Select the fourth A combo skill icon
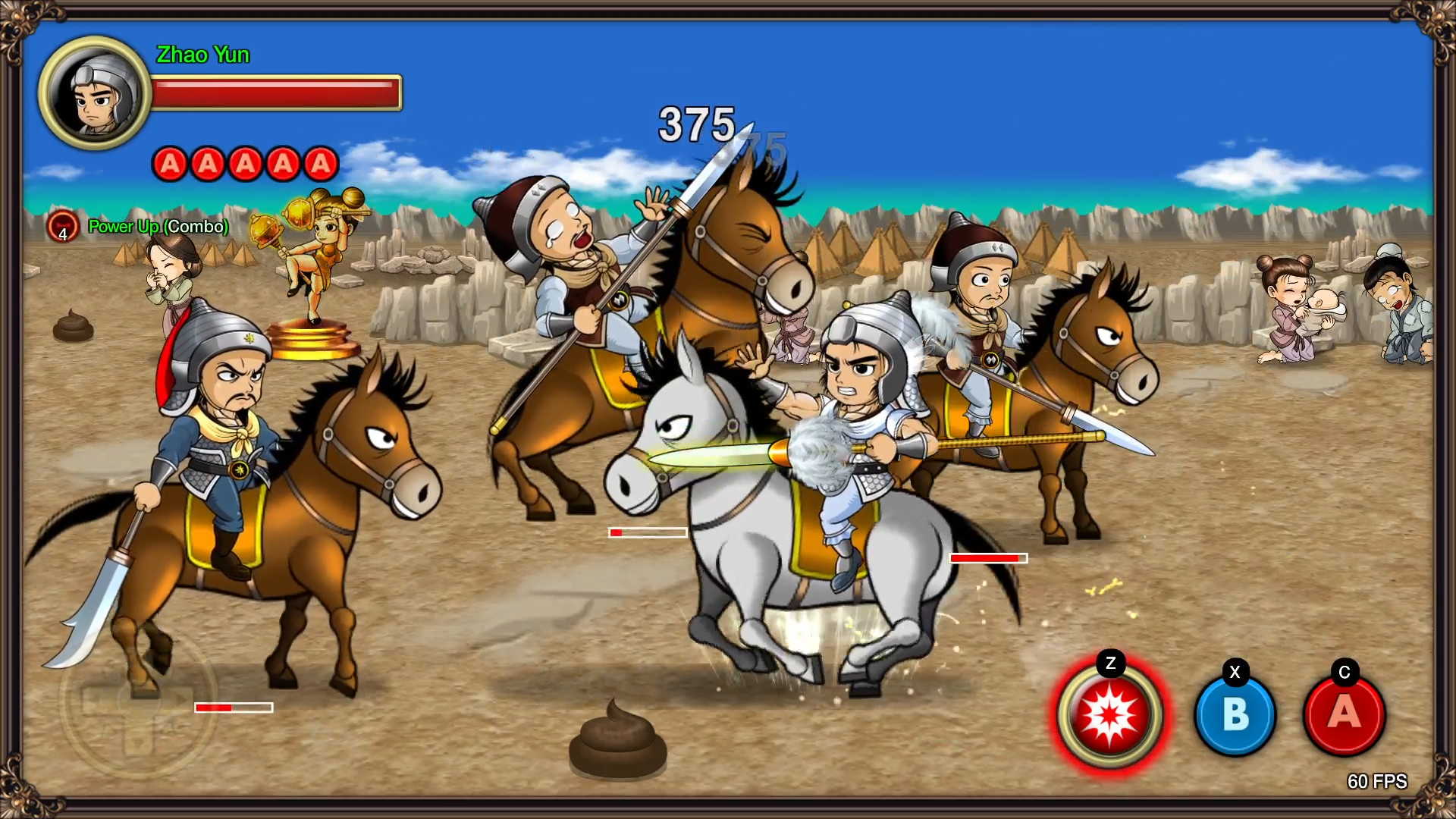Screen dimensions: 1456x819 tap(282, 162)
